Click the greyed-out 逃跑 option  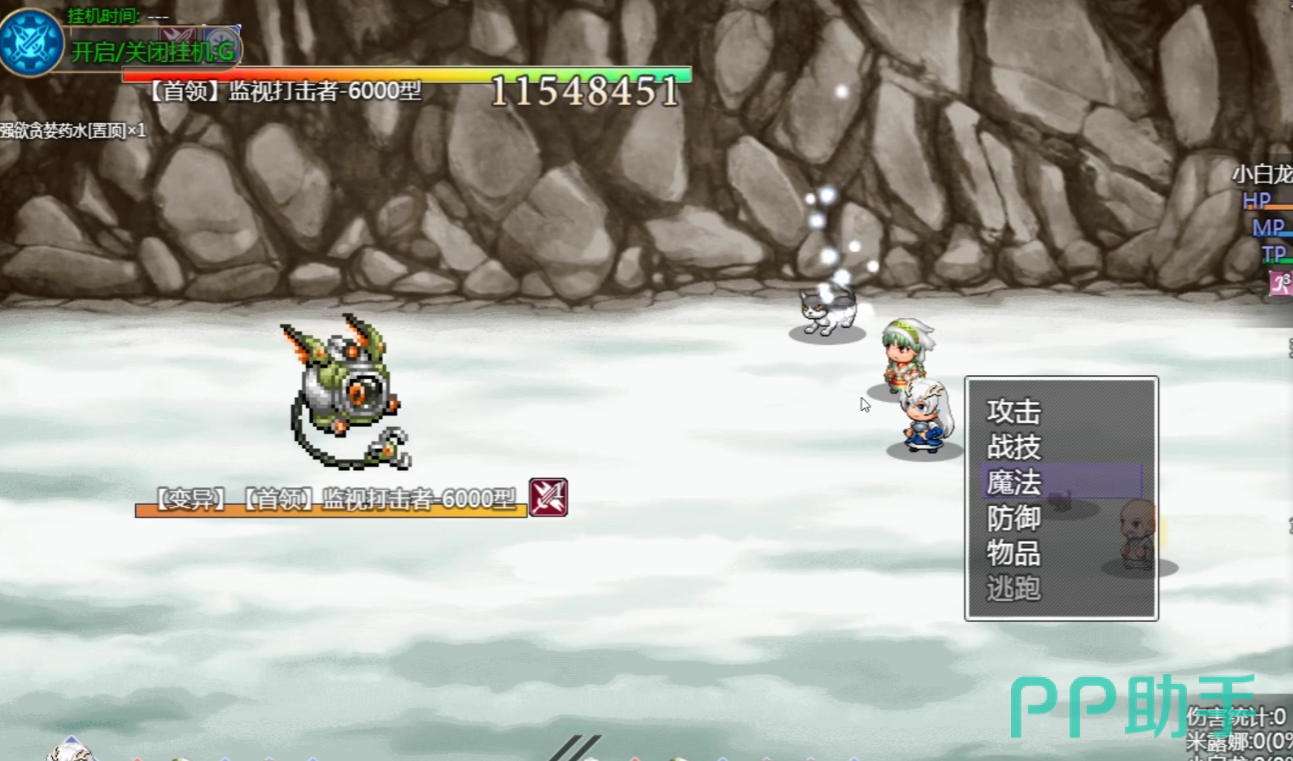coord(1014,588)
